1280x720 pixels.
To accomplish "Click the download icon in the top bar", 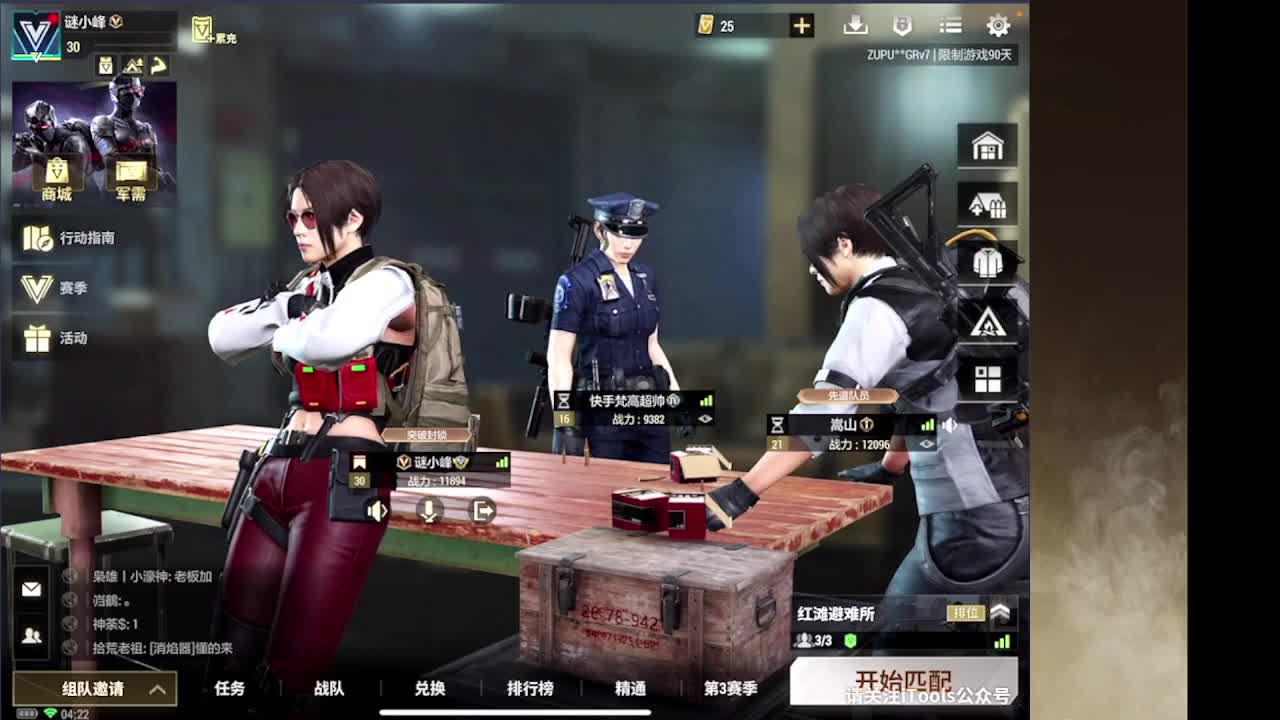I will pyautogui.click(x=858, y=25).
